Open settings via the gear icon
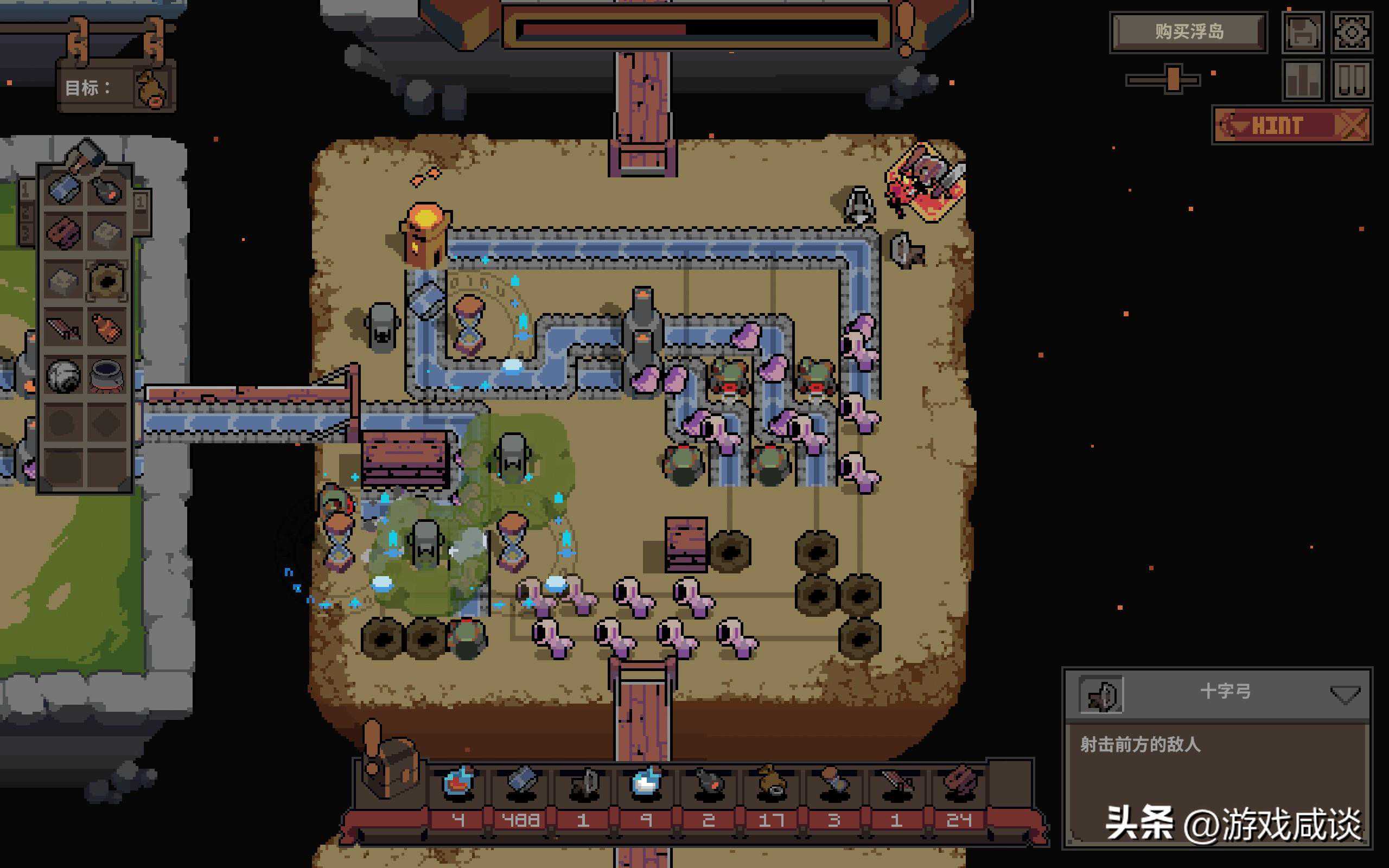 [1352, 32]
